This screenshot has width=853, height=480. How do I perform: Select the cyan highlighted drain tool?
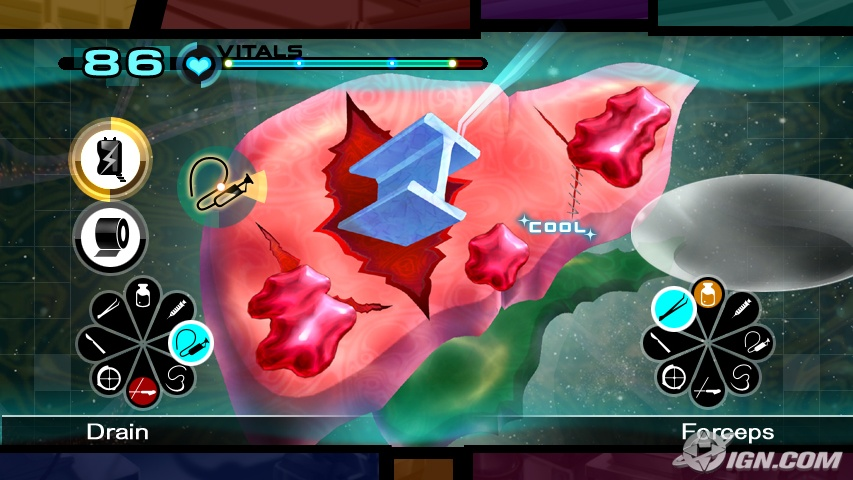[x=190, y=343]
